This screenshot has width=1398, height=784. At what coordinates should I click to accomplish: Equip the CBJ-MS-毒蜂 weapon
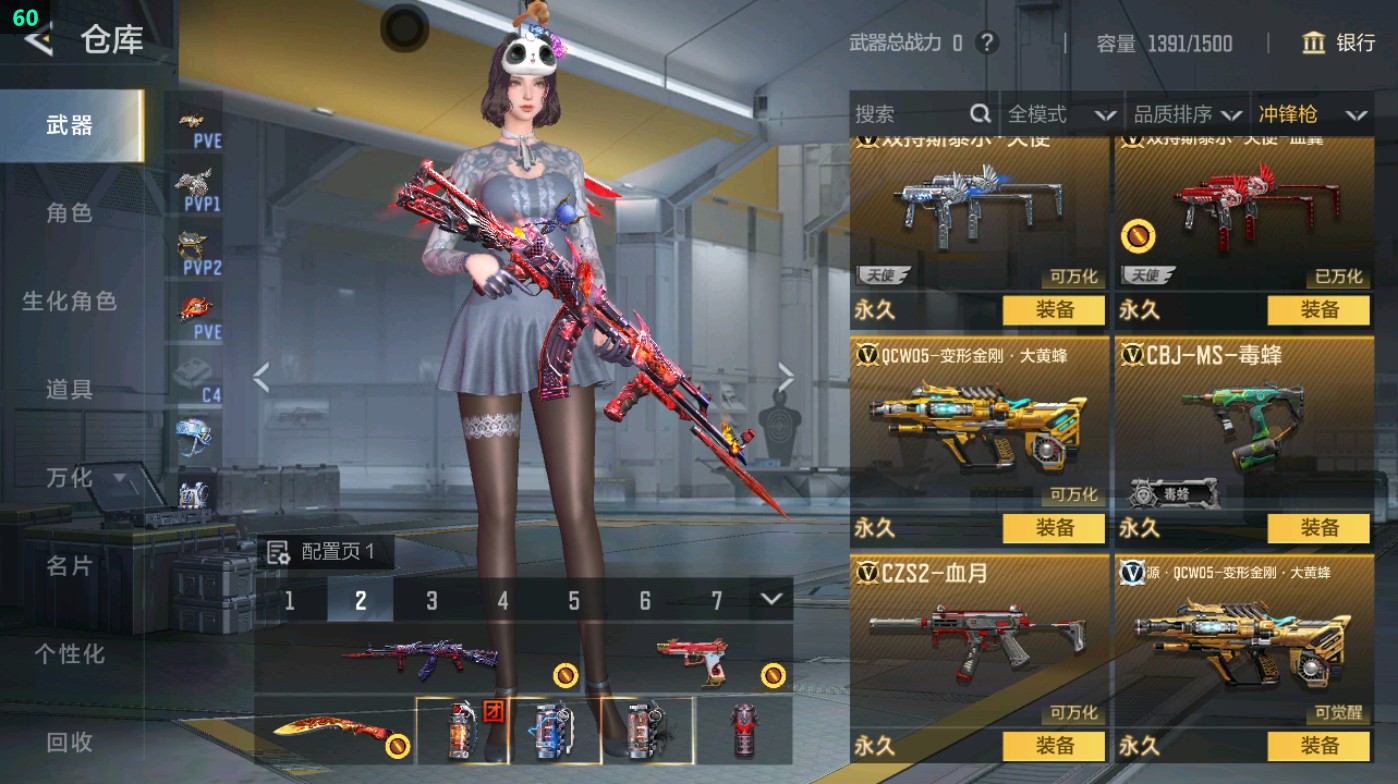tap(1318, 528)
